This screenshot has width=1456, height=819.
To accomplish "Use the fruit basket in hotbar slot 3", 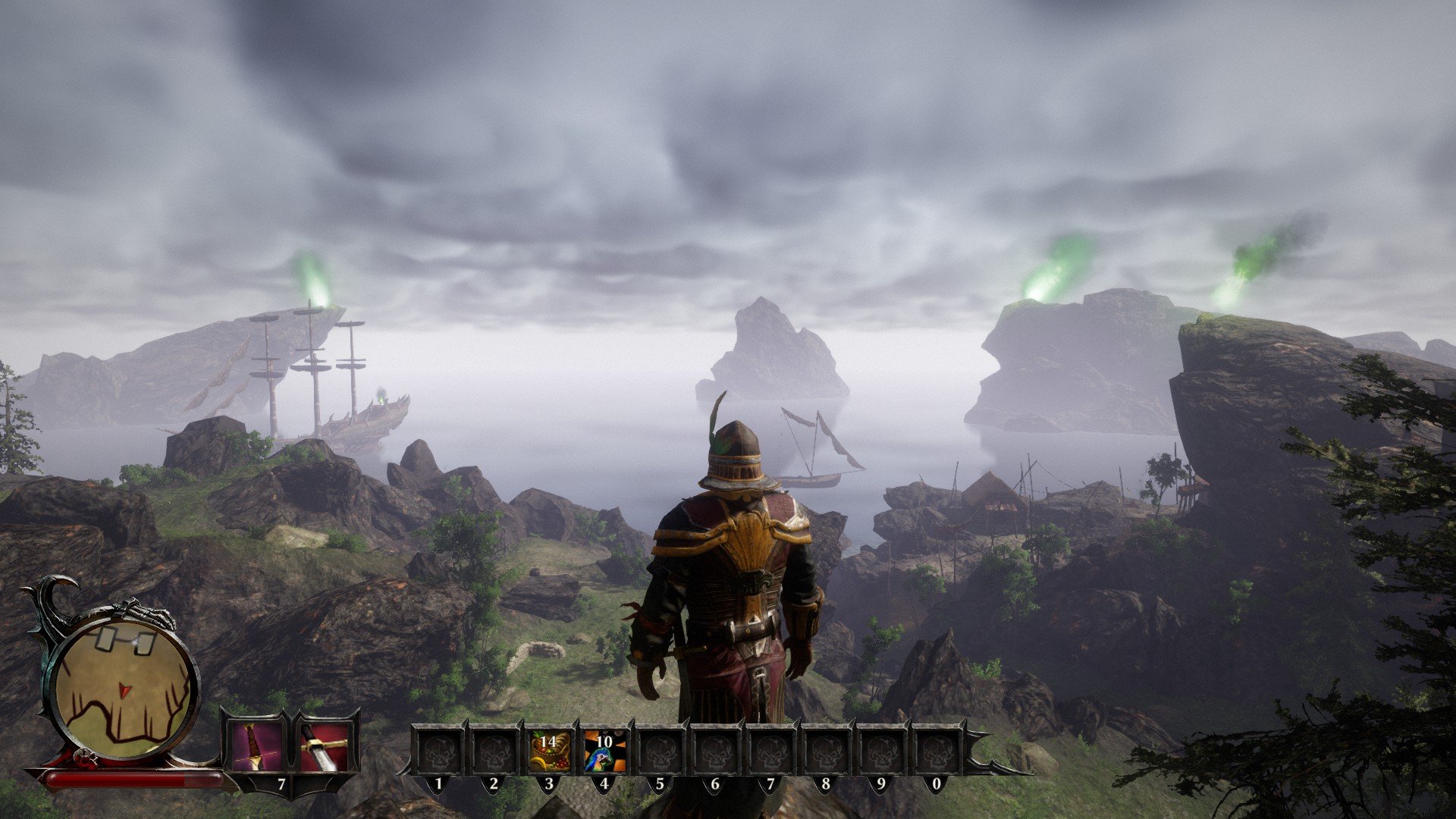I will point(549,751).
